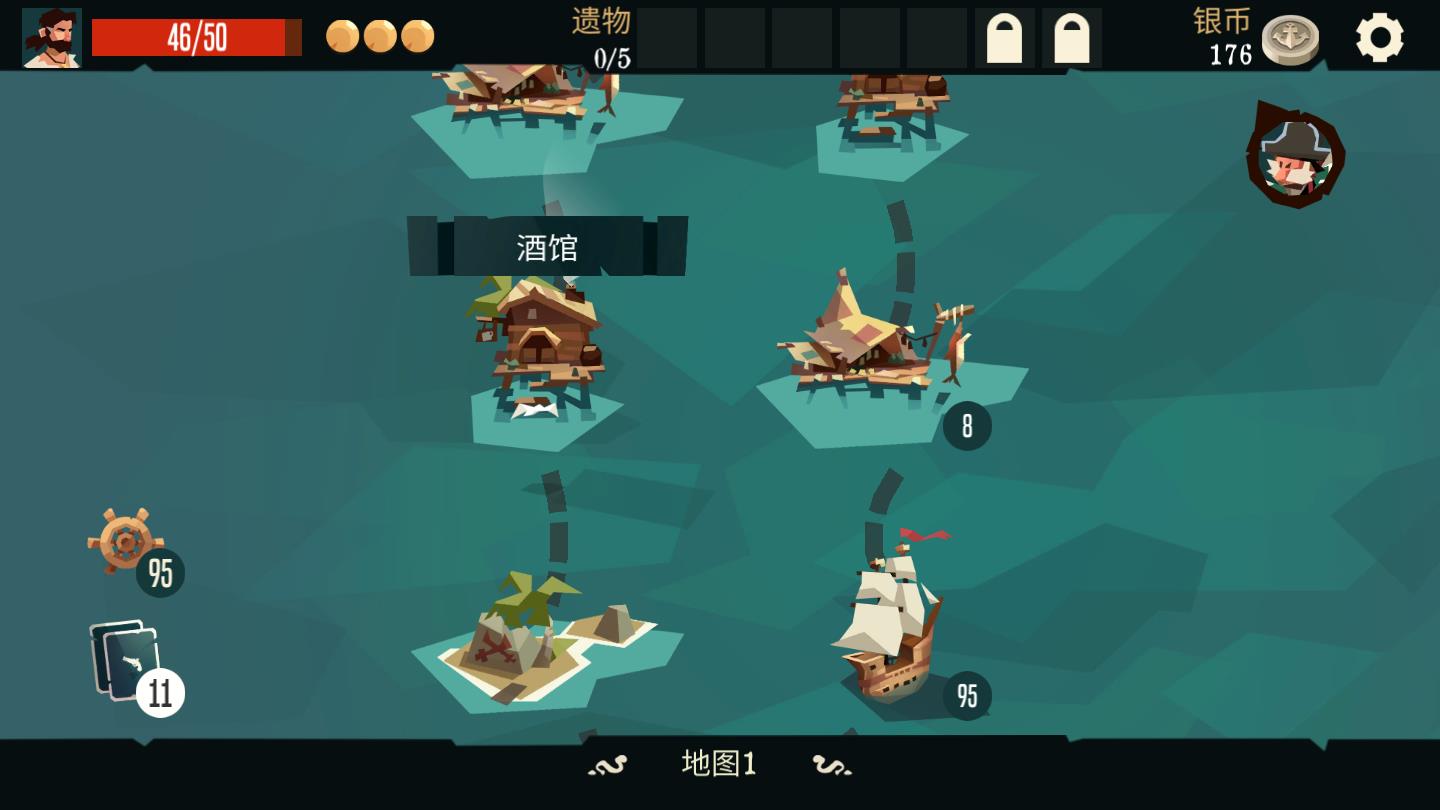Click the silver anchor coin icon

1290,40
